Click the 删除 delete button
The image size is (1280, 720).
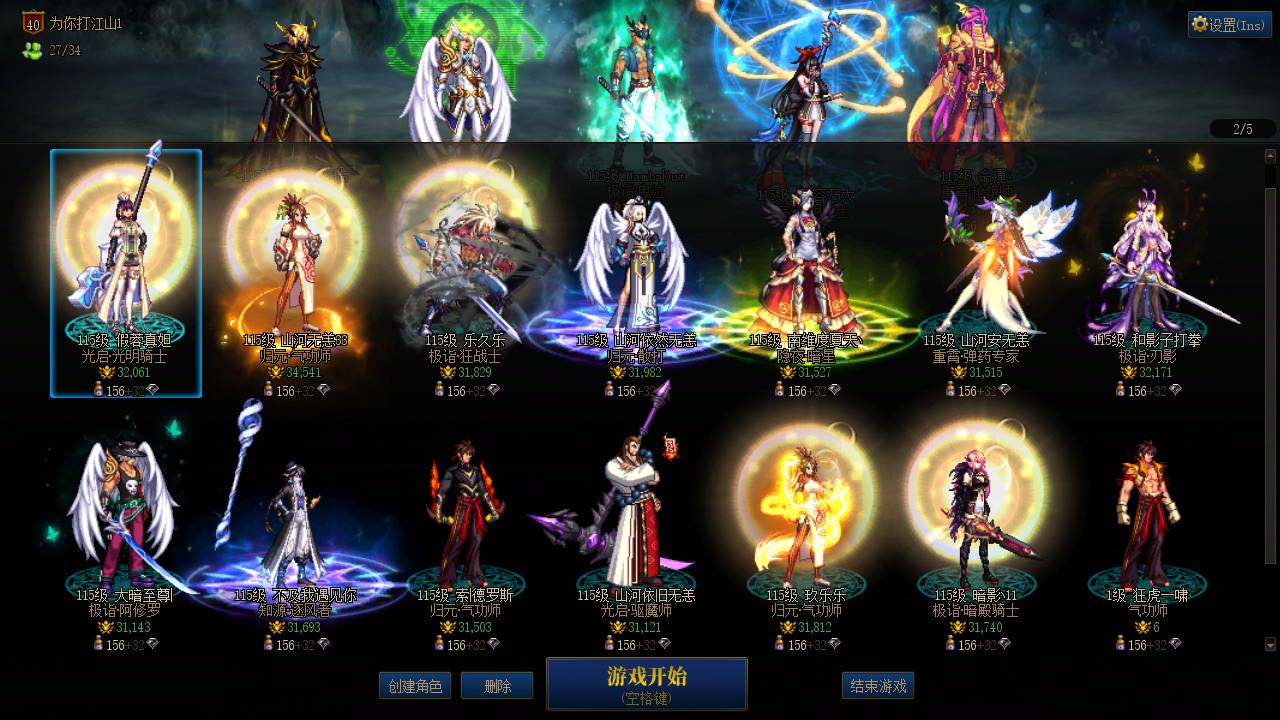point(497,686)
